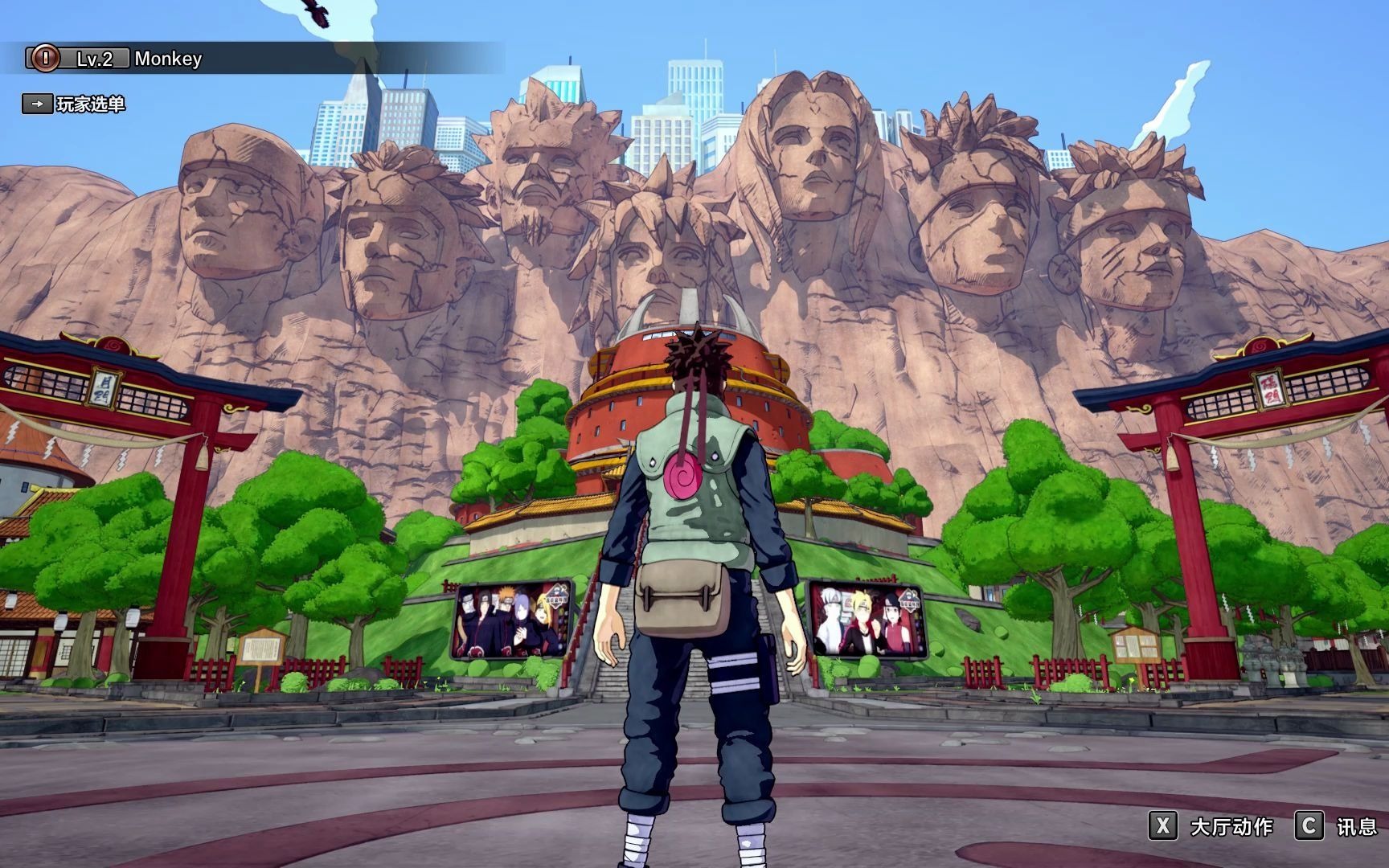This screenshot has height=868, width=1389.
Task: Click the red exclamation alert icon
Action: (47, 58)
